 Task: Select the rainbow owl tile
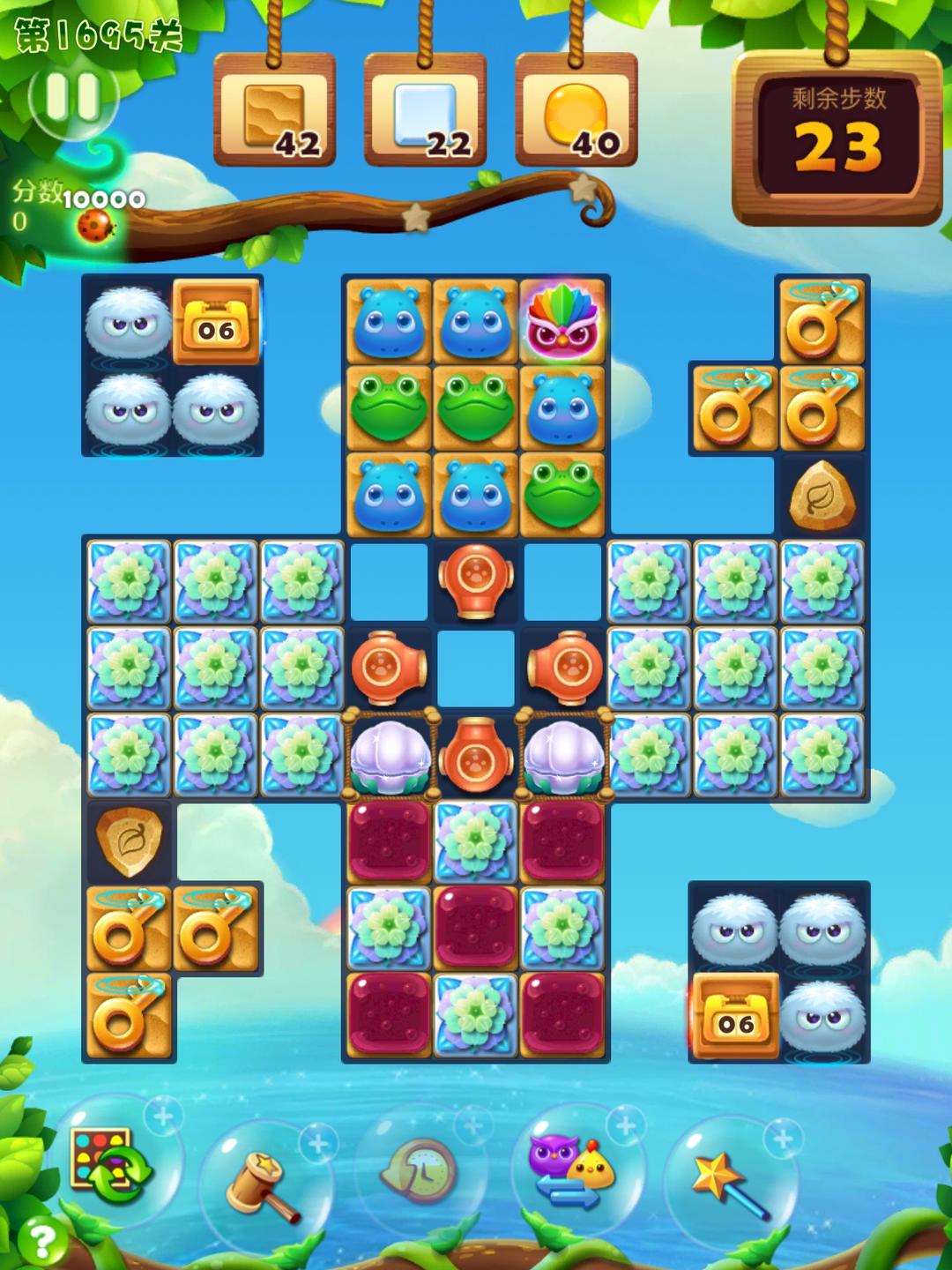click(x=563, y=318)
